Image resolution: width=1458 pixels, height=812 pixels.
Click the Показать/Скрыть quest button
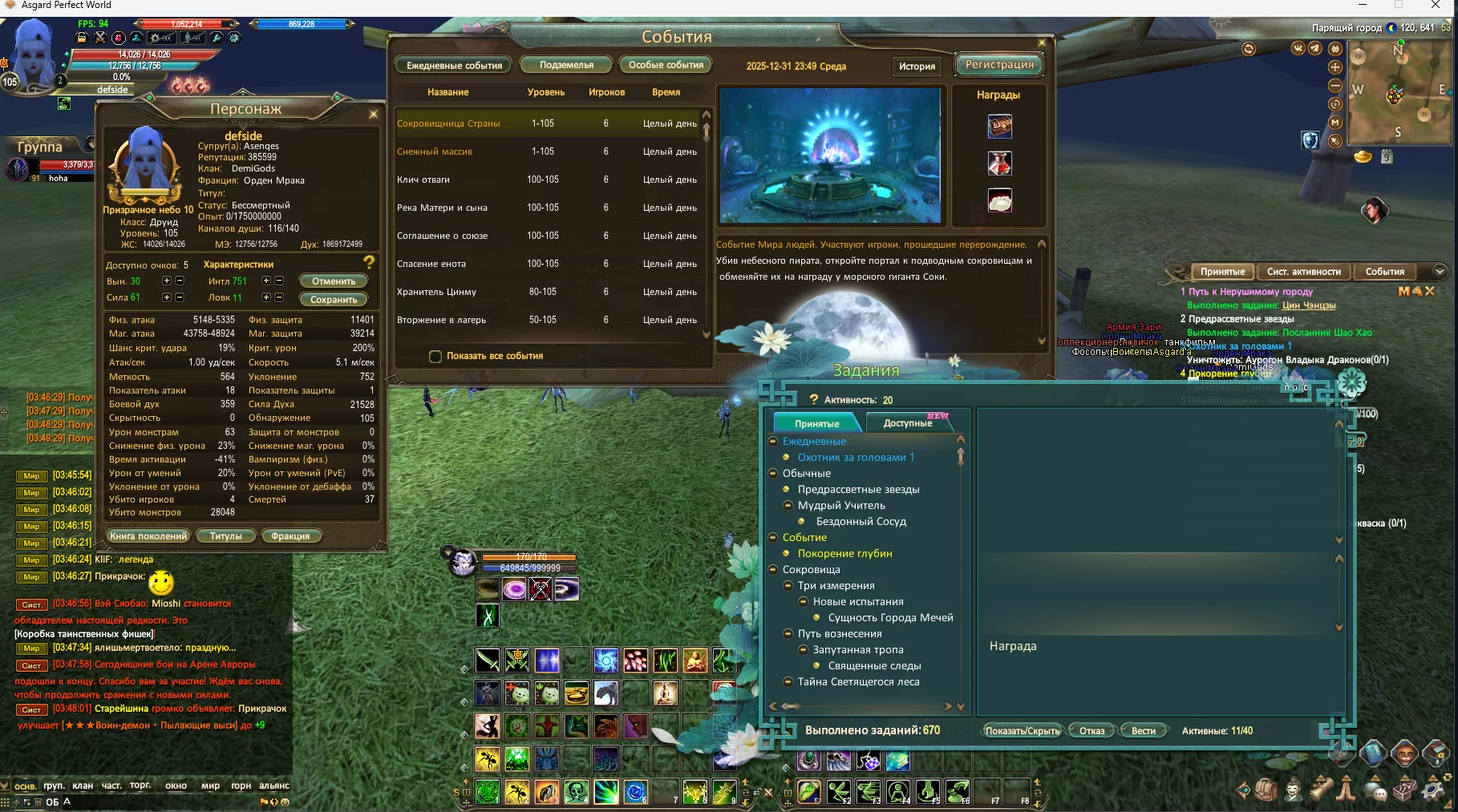click(1023, 730)
